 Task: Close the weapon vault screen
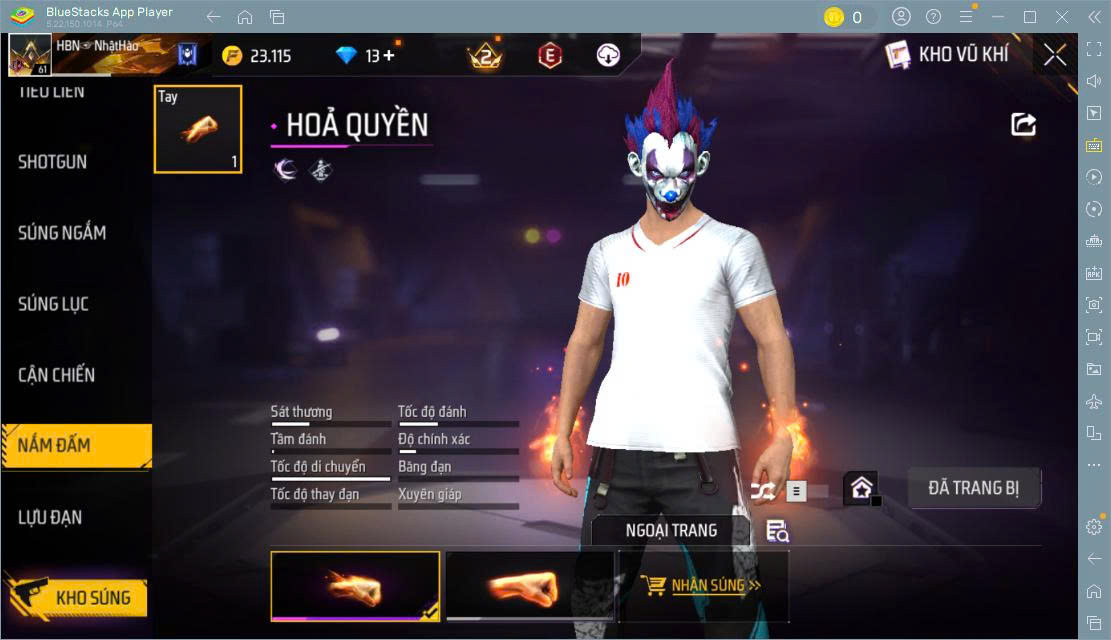click(x=1054, y=56)
